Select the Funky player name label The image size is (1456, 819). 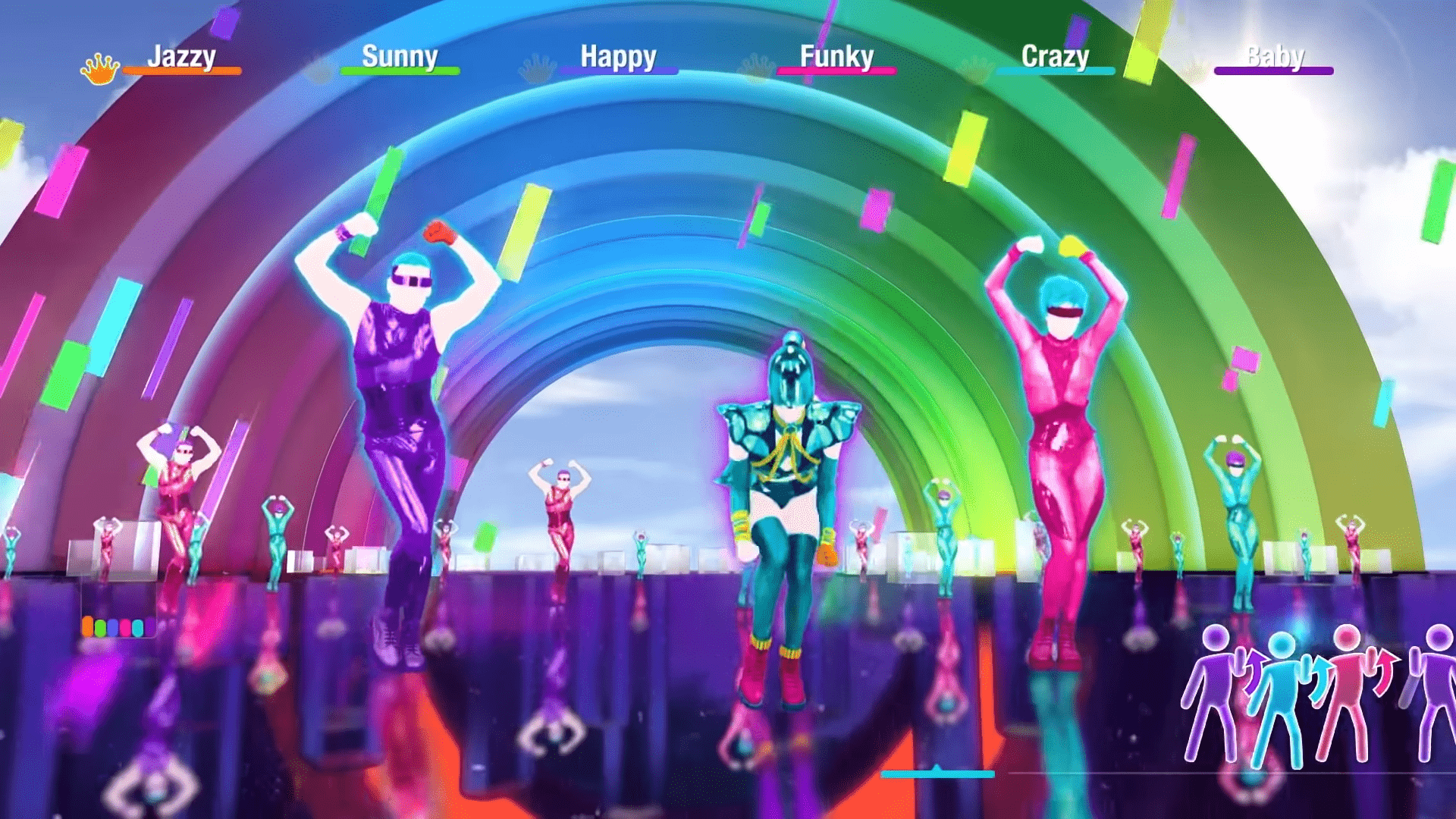point(838,55)
